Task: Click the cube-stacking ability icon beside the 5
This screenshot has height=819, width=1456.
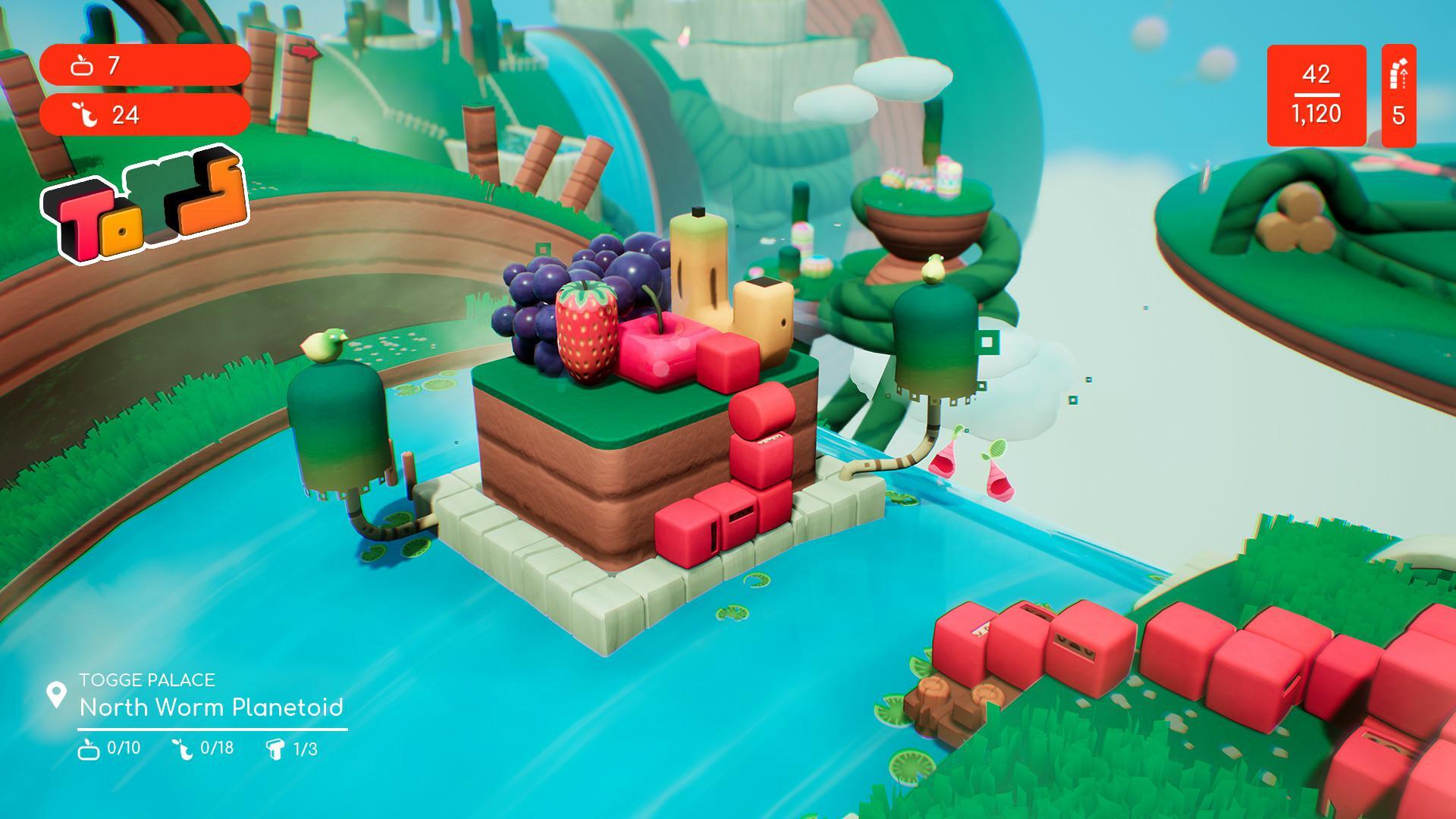Action: [1399, 76]
